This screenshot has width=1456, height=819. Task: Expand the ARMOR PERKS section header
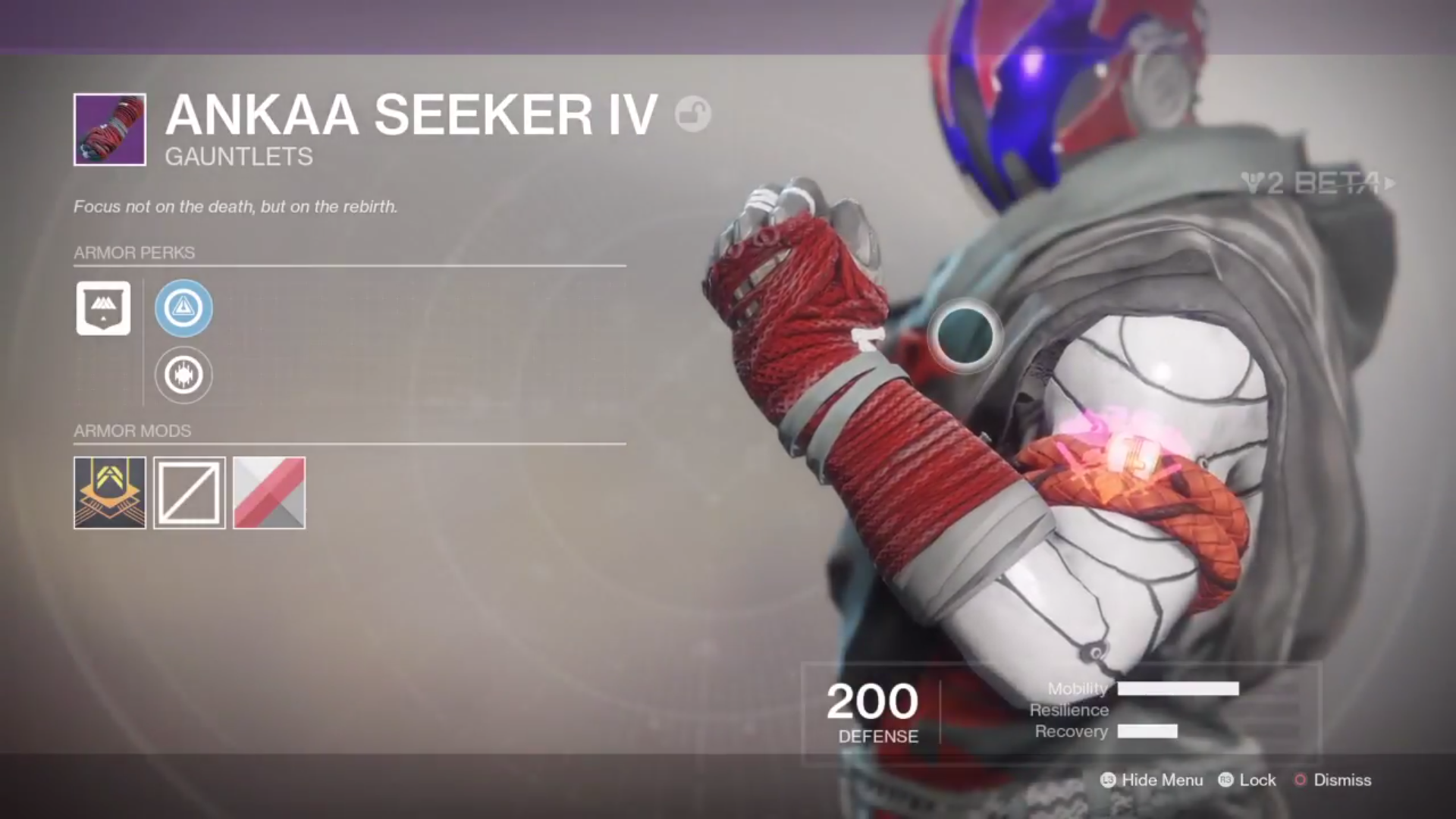pyautogui.click(x=134, y=253)
